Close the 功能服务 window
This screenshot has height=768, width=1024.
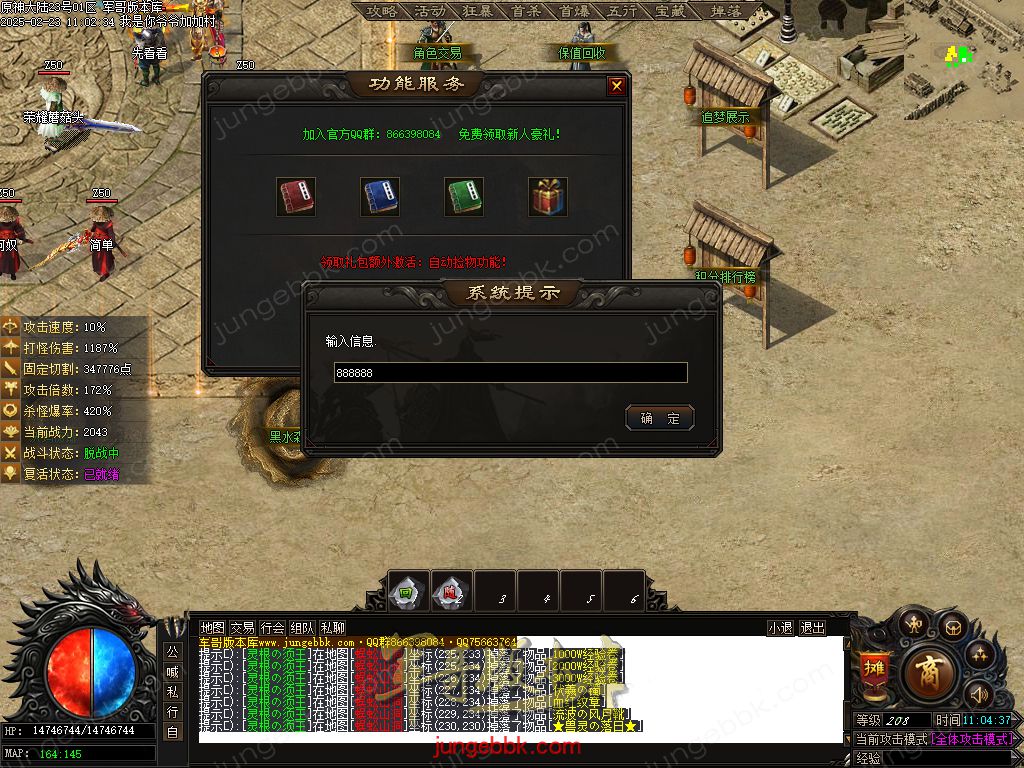616,86
